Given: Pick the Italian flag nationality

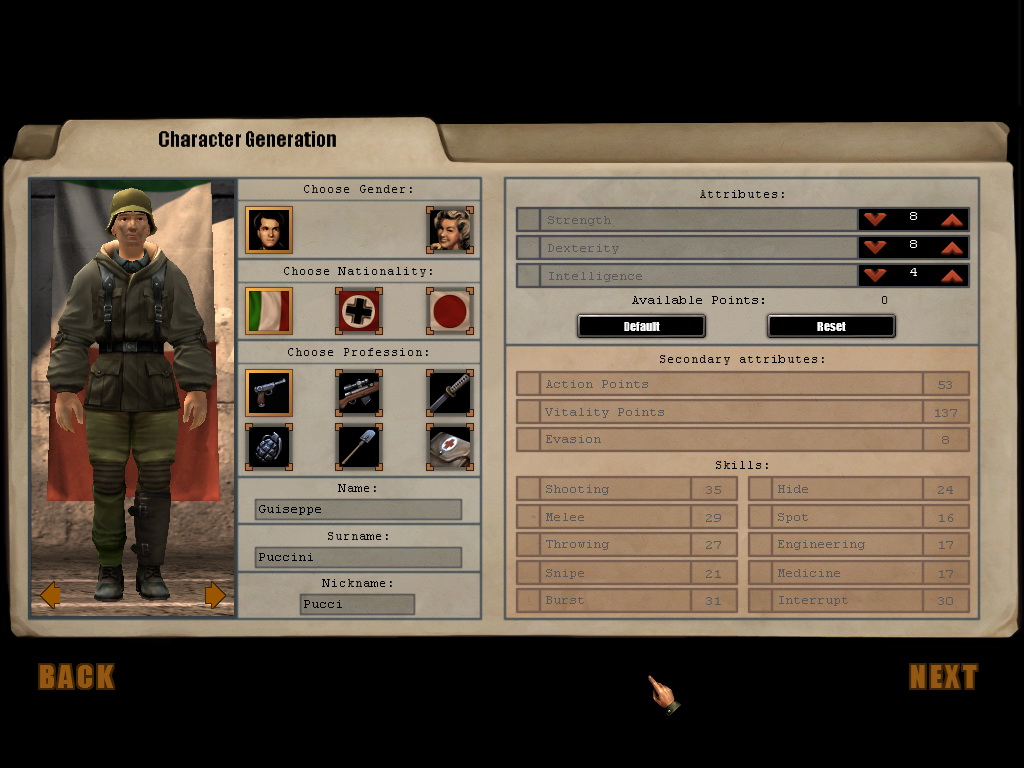Looking at the screenshot, I should pos(269,311).
